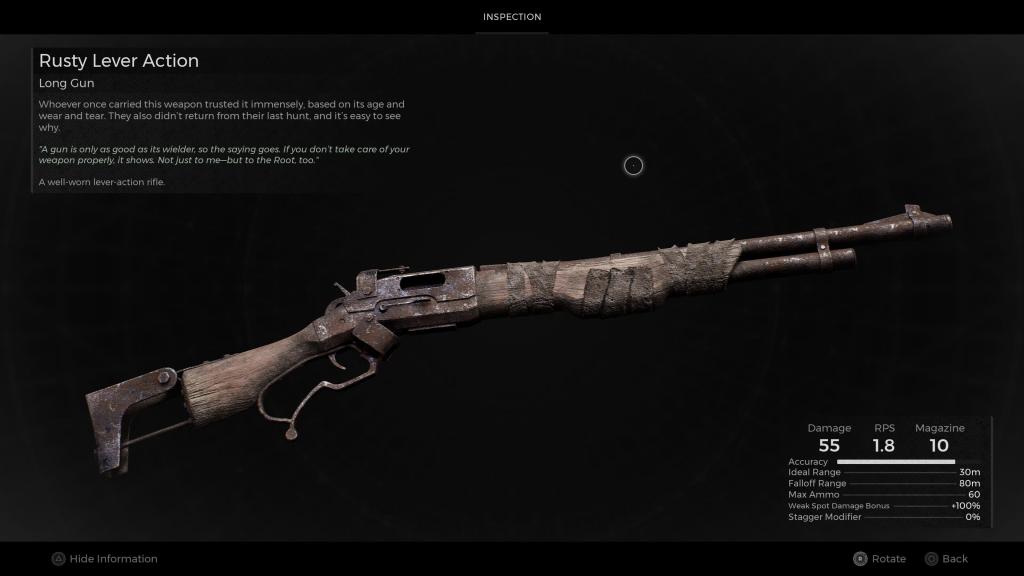Go back from the inspection screen
This screenshot has height=576, width=1024.
tap(946, 559)
